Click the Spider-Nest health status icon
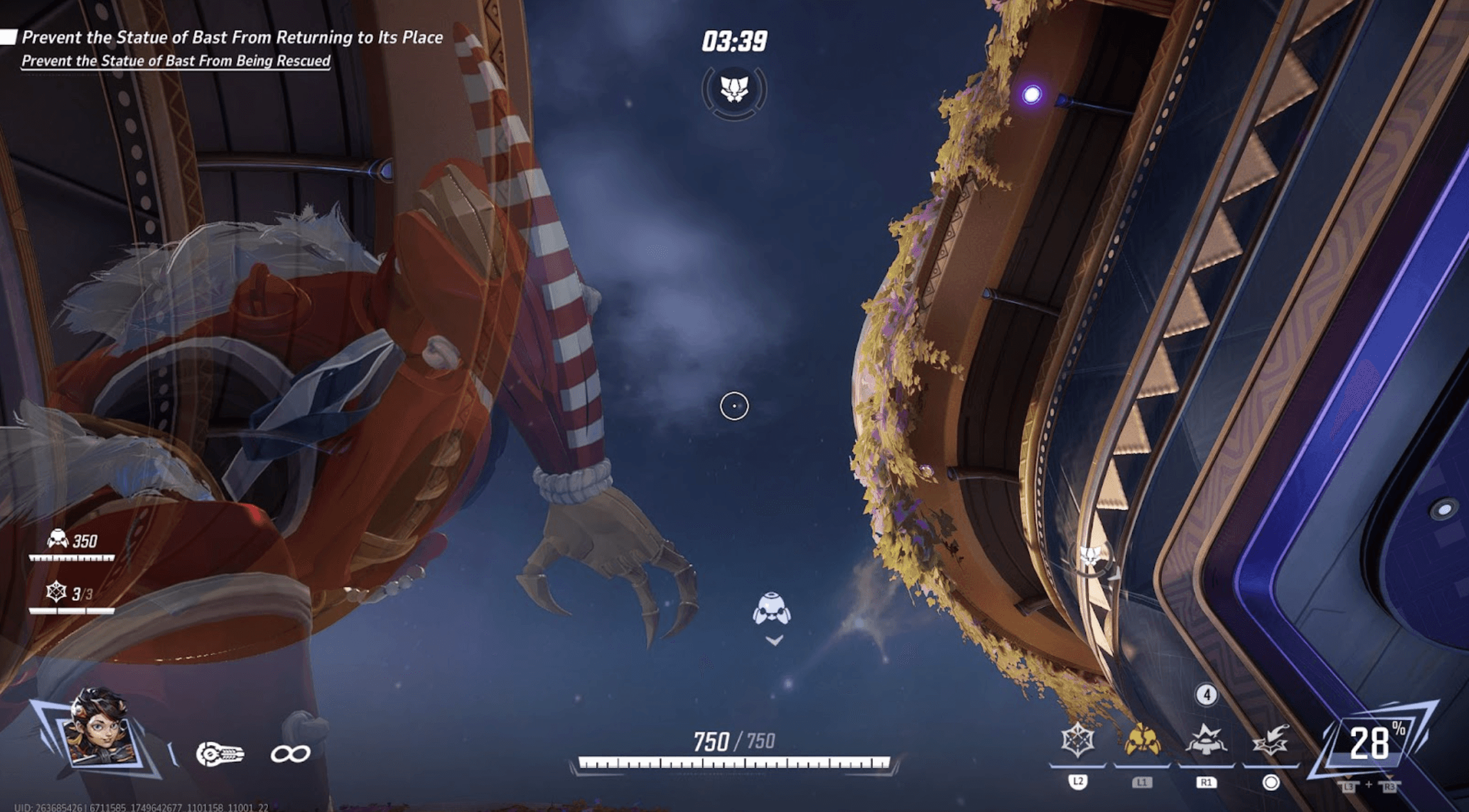Screen dimensions: 1469x812 pos(58,539)
